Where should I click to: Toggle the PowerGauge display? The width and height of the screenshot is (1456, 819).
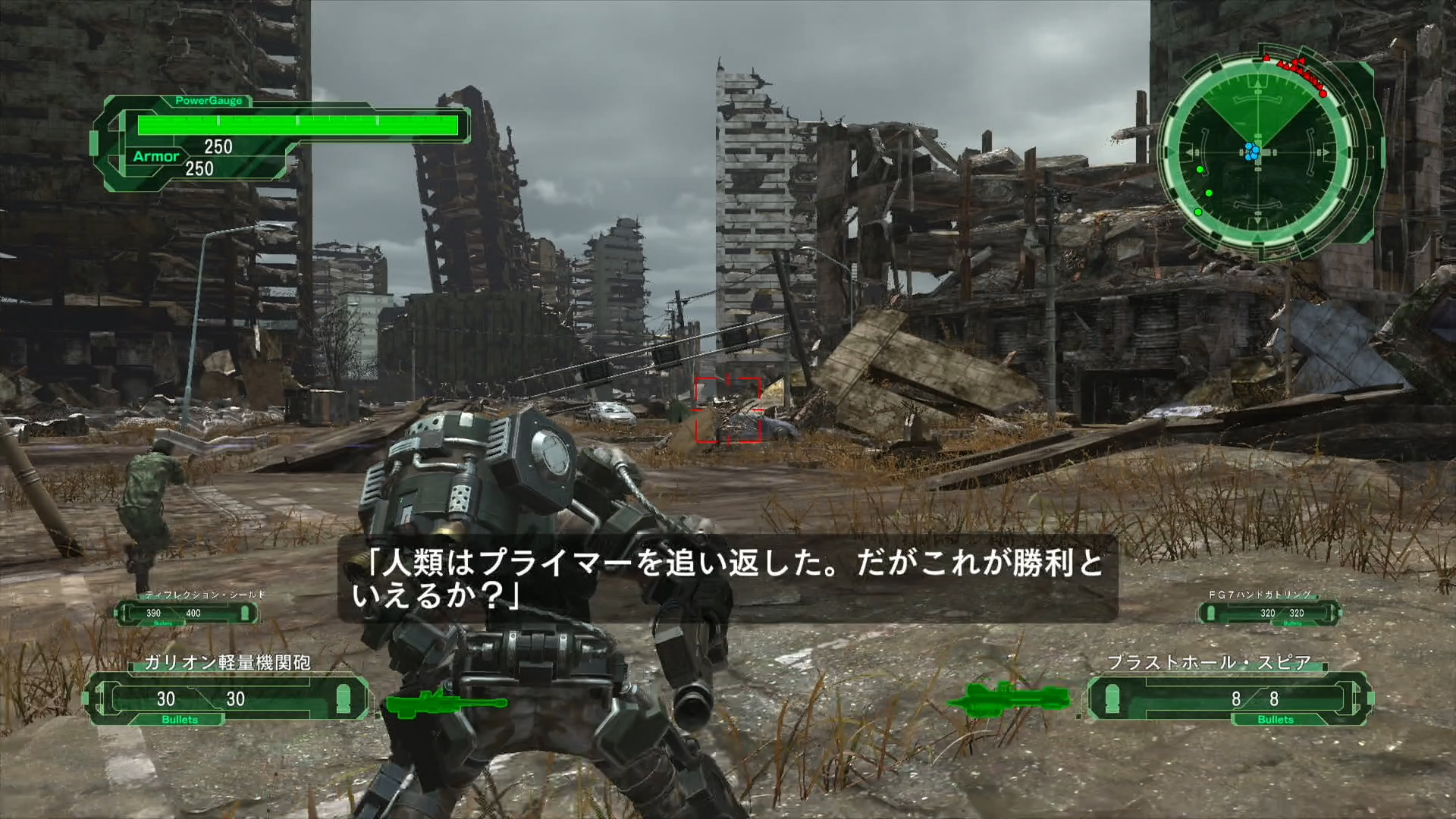pos(209,101)
